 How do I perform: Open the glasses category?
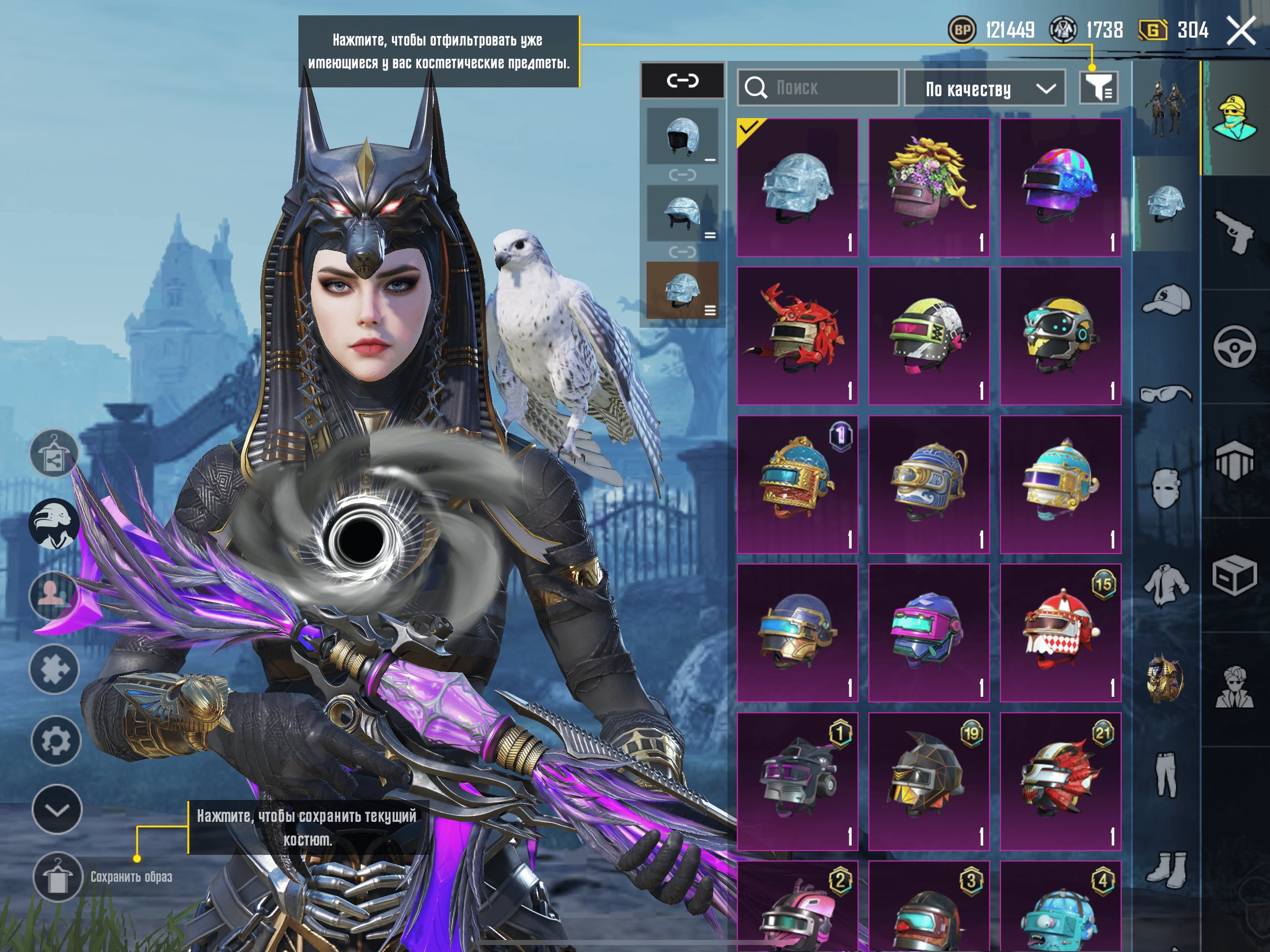(x=1165, y=395)
